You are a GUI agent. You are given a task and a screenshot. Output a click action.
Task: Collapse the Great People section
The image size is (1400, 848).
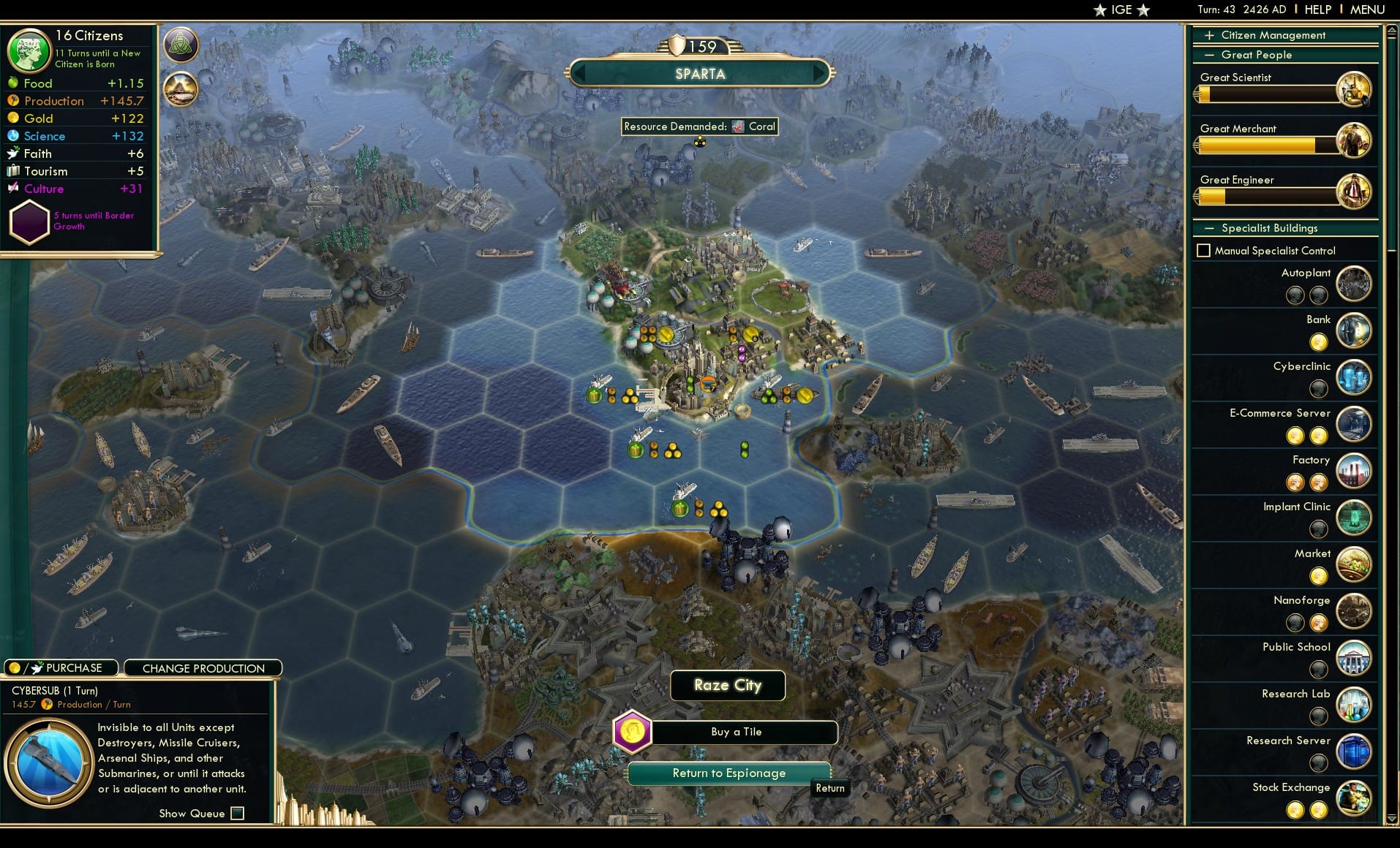pyautogui.click(x=1211, y=54)
